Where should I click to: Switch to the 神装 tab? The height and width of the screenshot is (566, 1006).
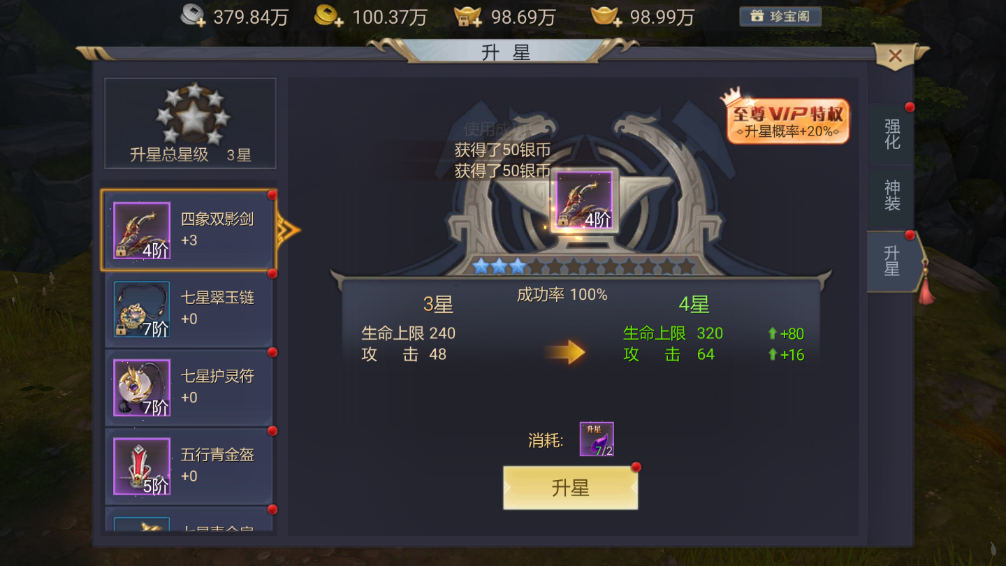pyautogui.click(x=891, y=196)
